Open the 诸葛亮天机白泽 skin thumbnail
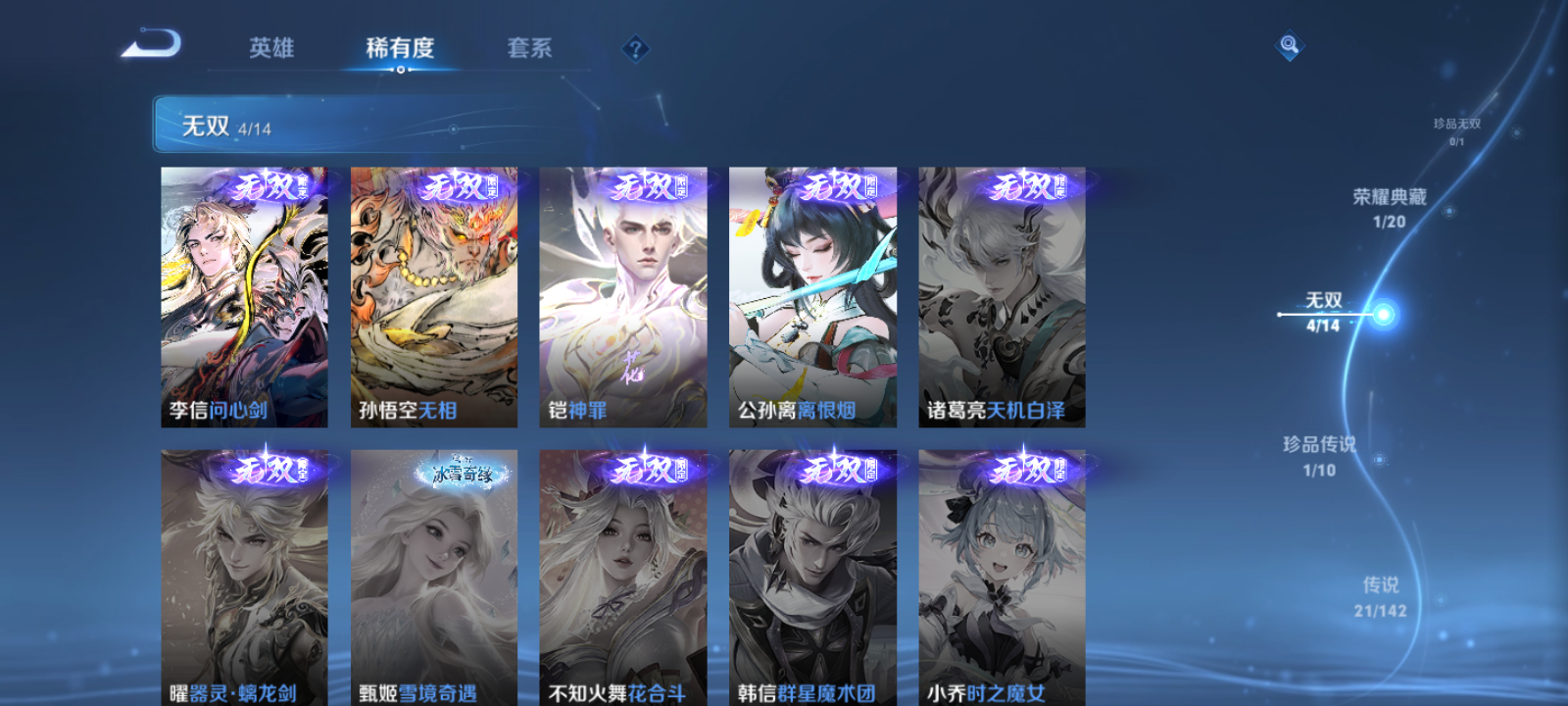Screen dimensions: 1568x706 tap(1004, 294)
